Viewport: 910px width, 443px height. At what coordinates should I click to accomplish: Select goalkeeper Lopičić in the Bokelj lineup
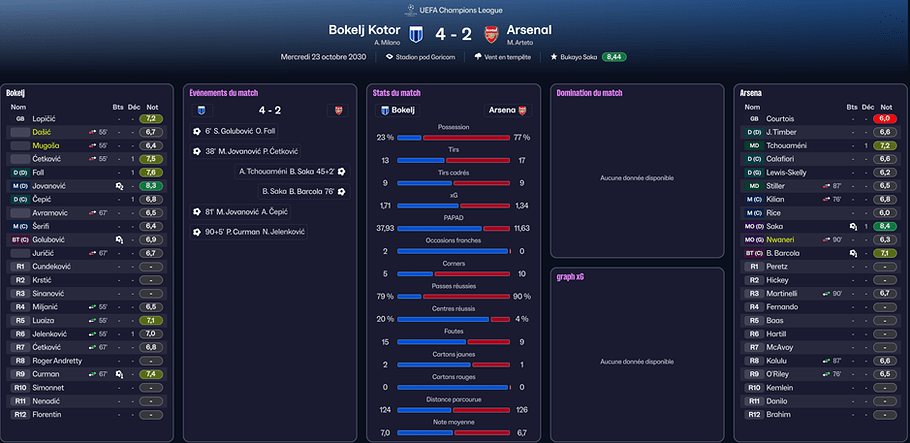pyautogui.click(x=46, y=119)
